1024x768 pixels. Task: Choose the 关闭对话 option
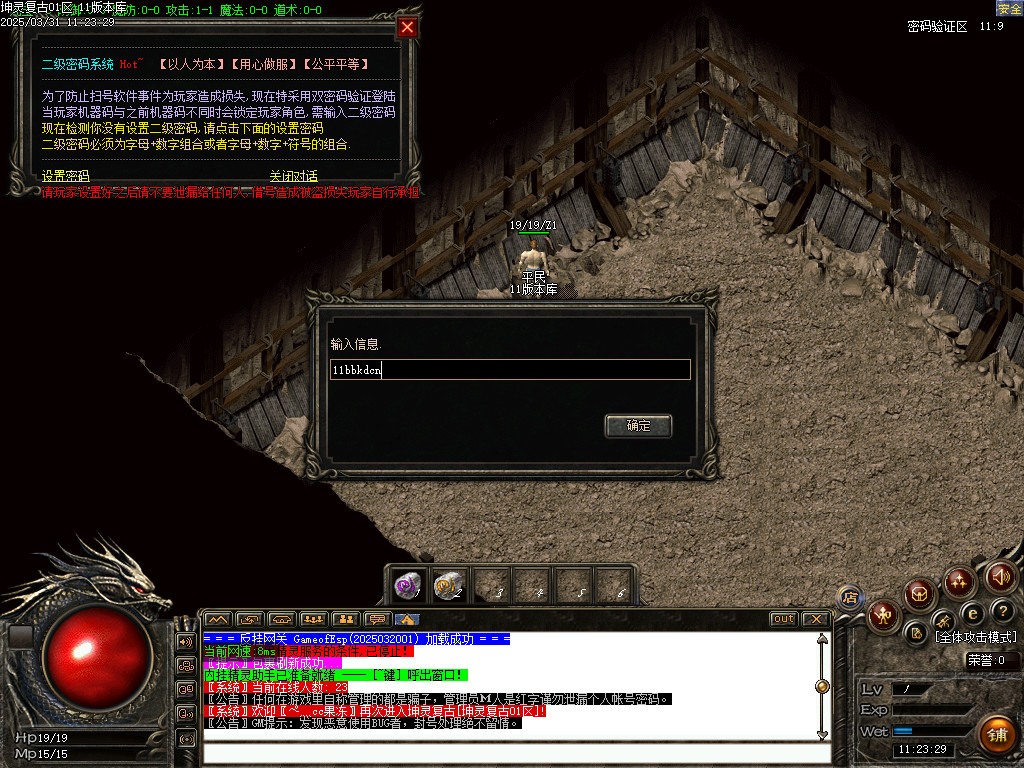(293, 176)
